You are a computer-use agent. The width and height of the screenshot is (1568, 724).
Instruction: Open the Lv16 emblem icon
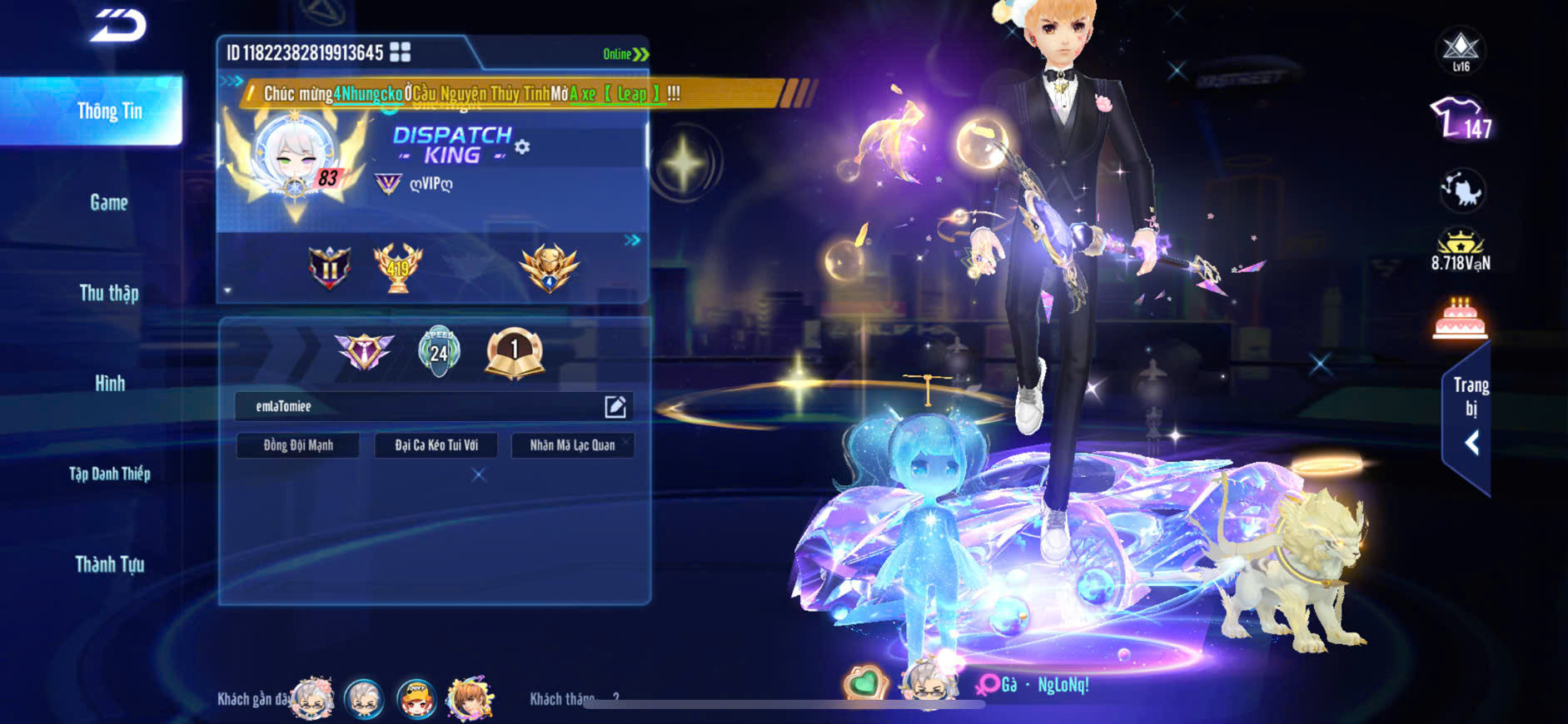click(x=1461, y=50)
